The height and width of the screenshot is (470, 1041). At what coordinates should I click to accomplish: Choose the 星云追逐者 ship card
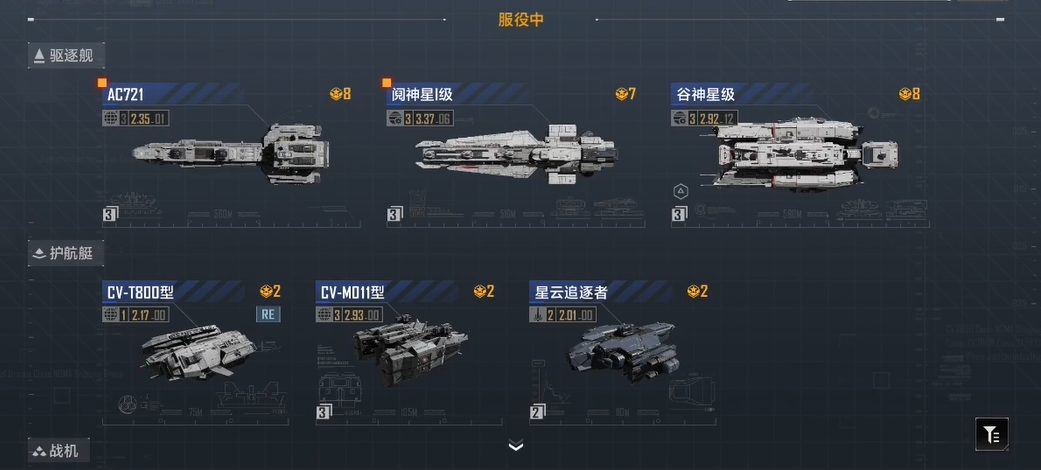pos(619,352)
